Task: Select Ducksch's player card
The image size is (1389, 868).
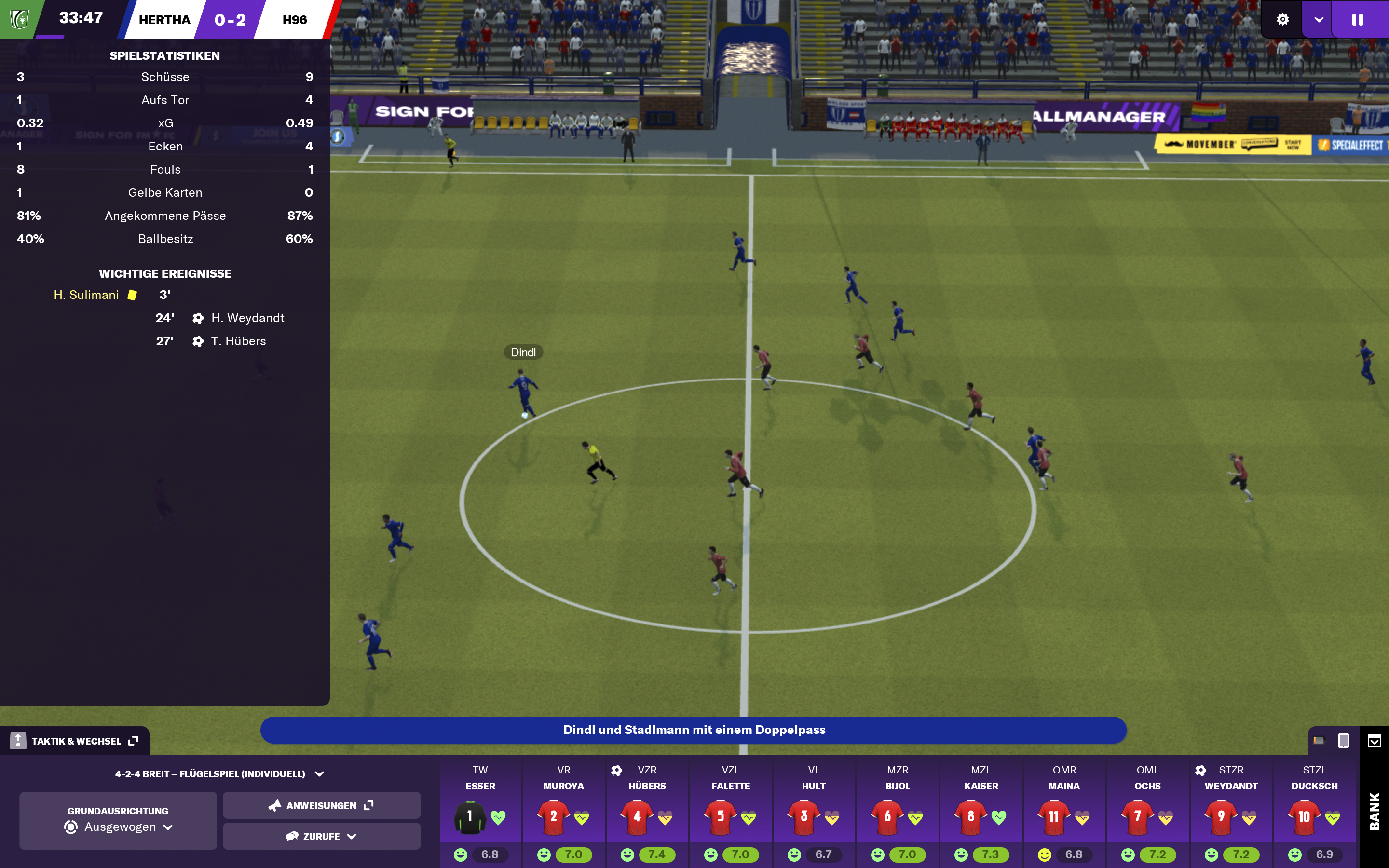Action: 1314,814
